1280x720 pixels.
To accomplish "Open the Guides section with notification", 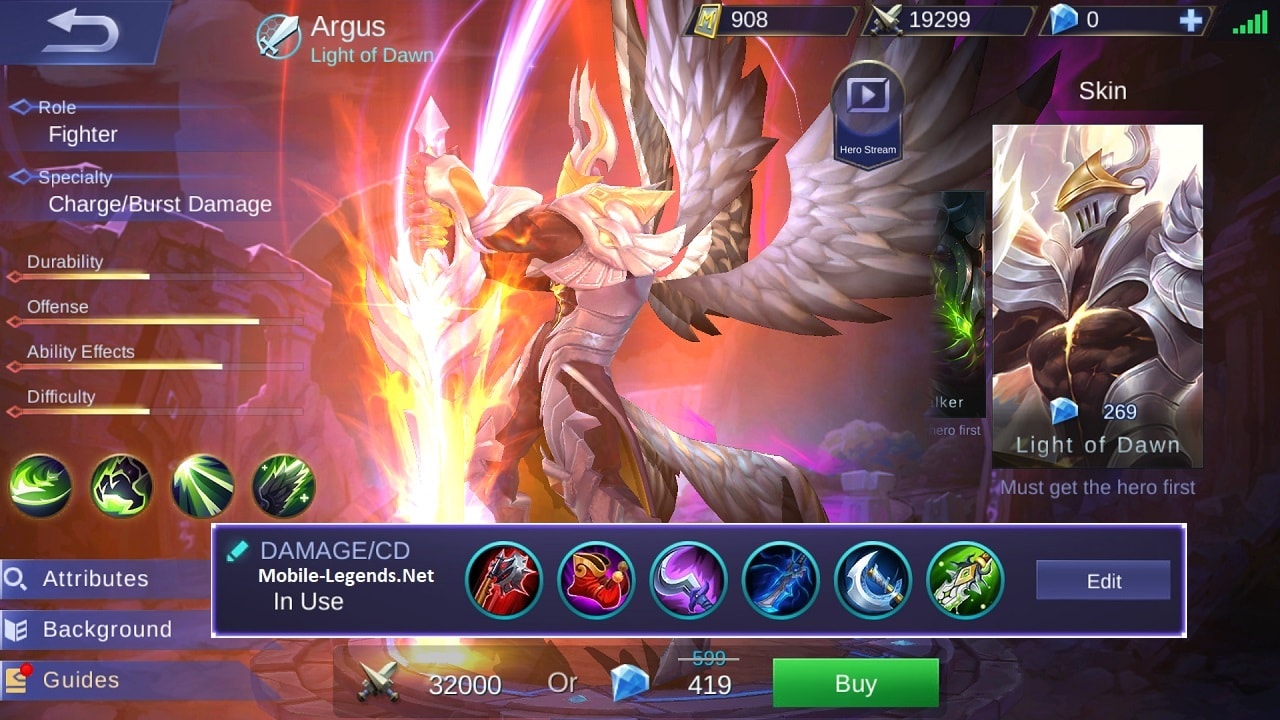I will click(x=80, y=679).
